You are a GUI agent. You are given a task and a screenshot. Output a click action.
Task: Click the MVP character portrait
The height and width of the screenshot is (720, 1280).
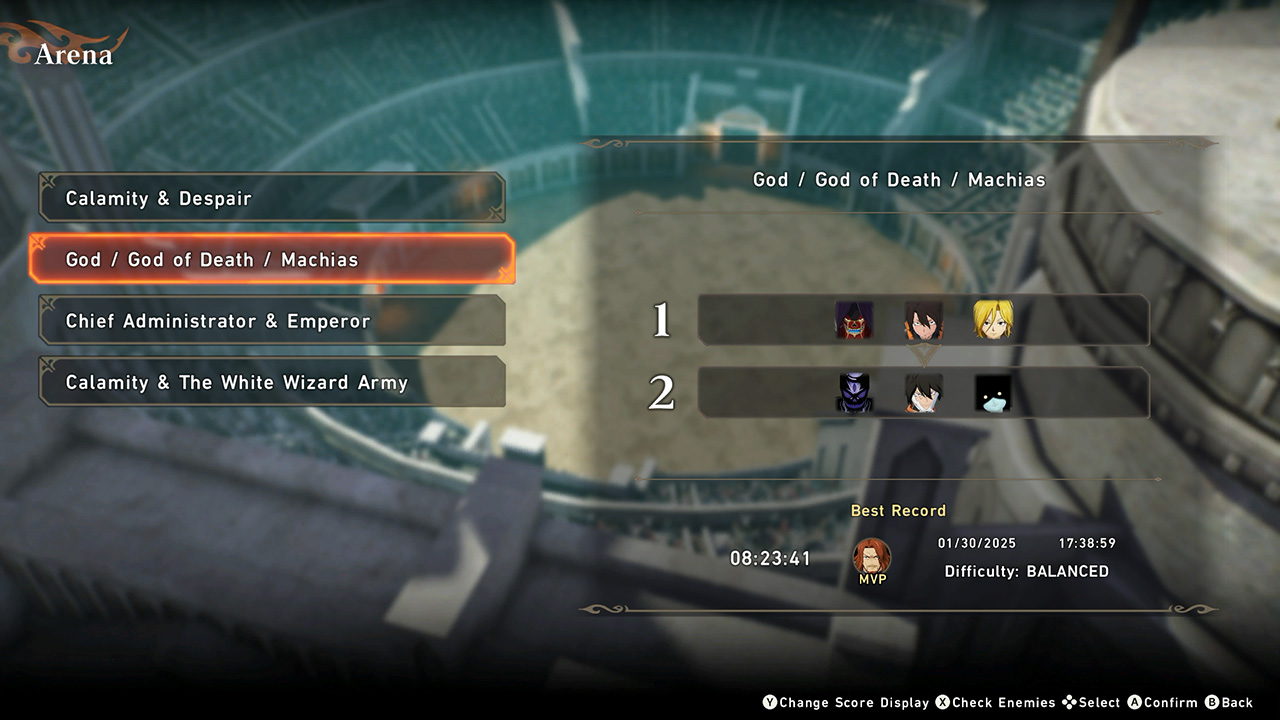pos(871,556)
